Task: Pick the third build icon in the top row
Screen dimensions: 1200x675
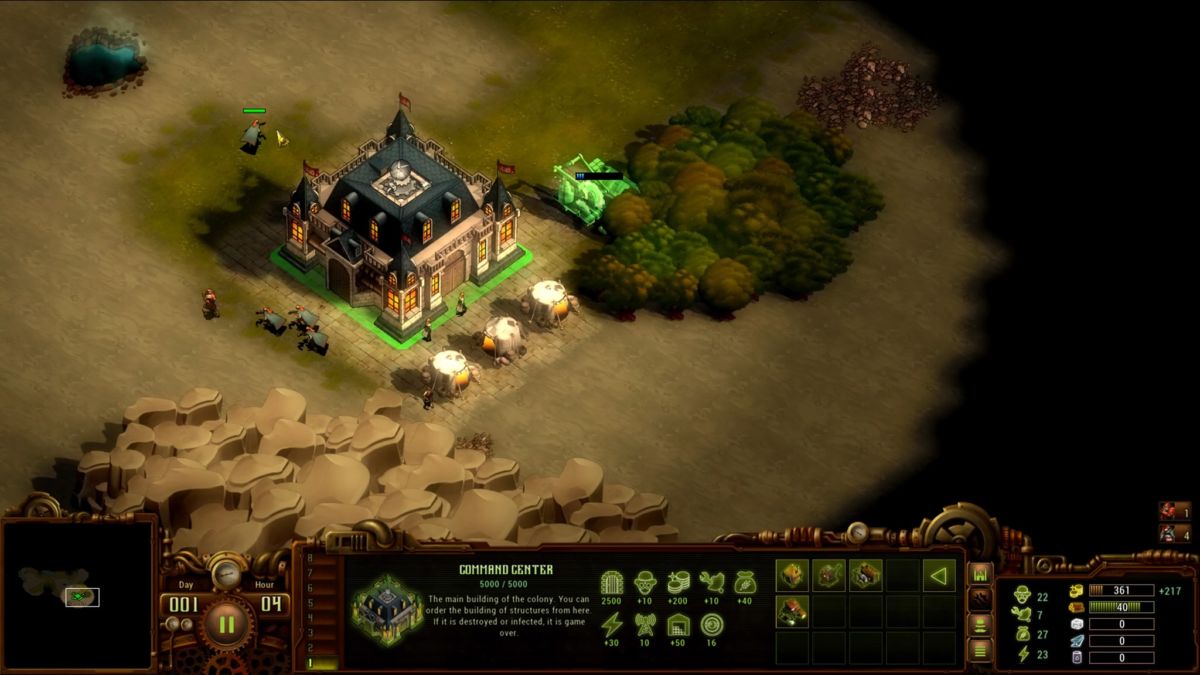Action: (x=866, y=575)
